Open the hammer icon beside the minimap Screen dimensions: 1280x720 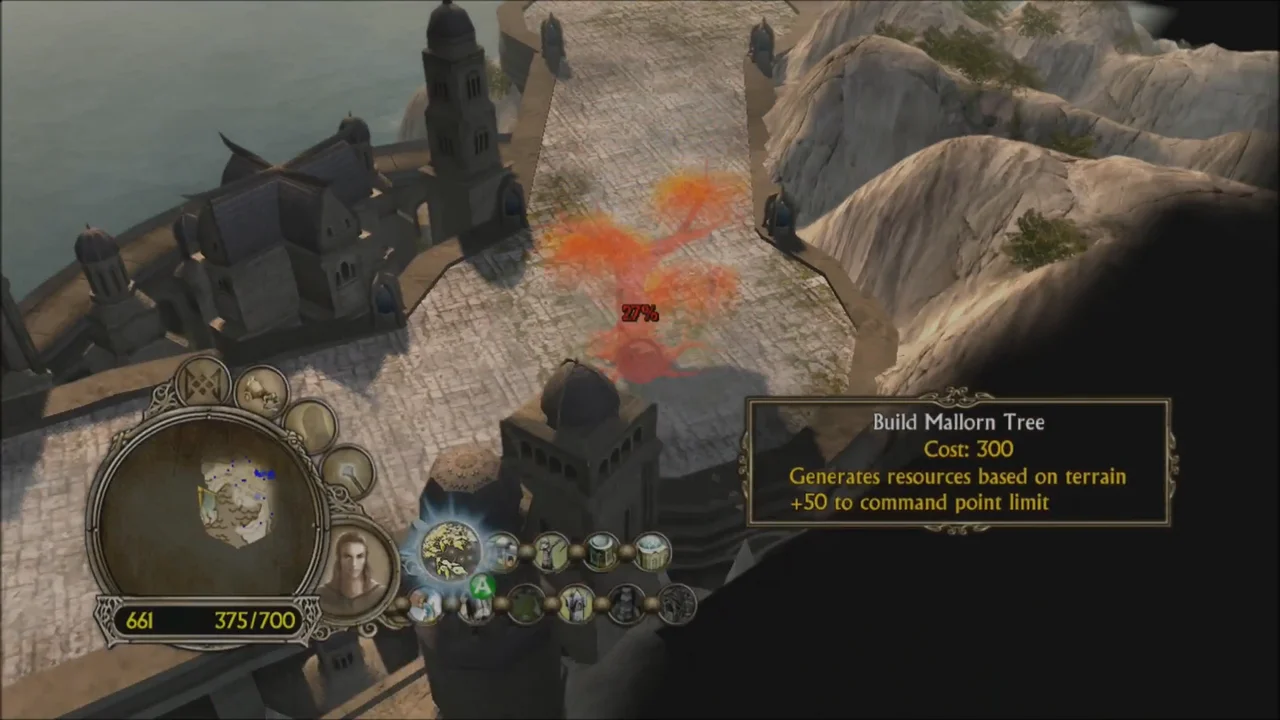point(348,470)
